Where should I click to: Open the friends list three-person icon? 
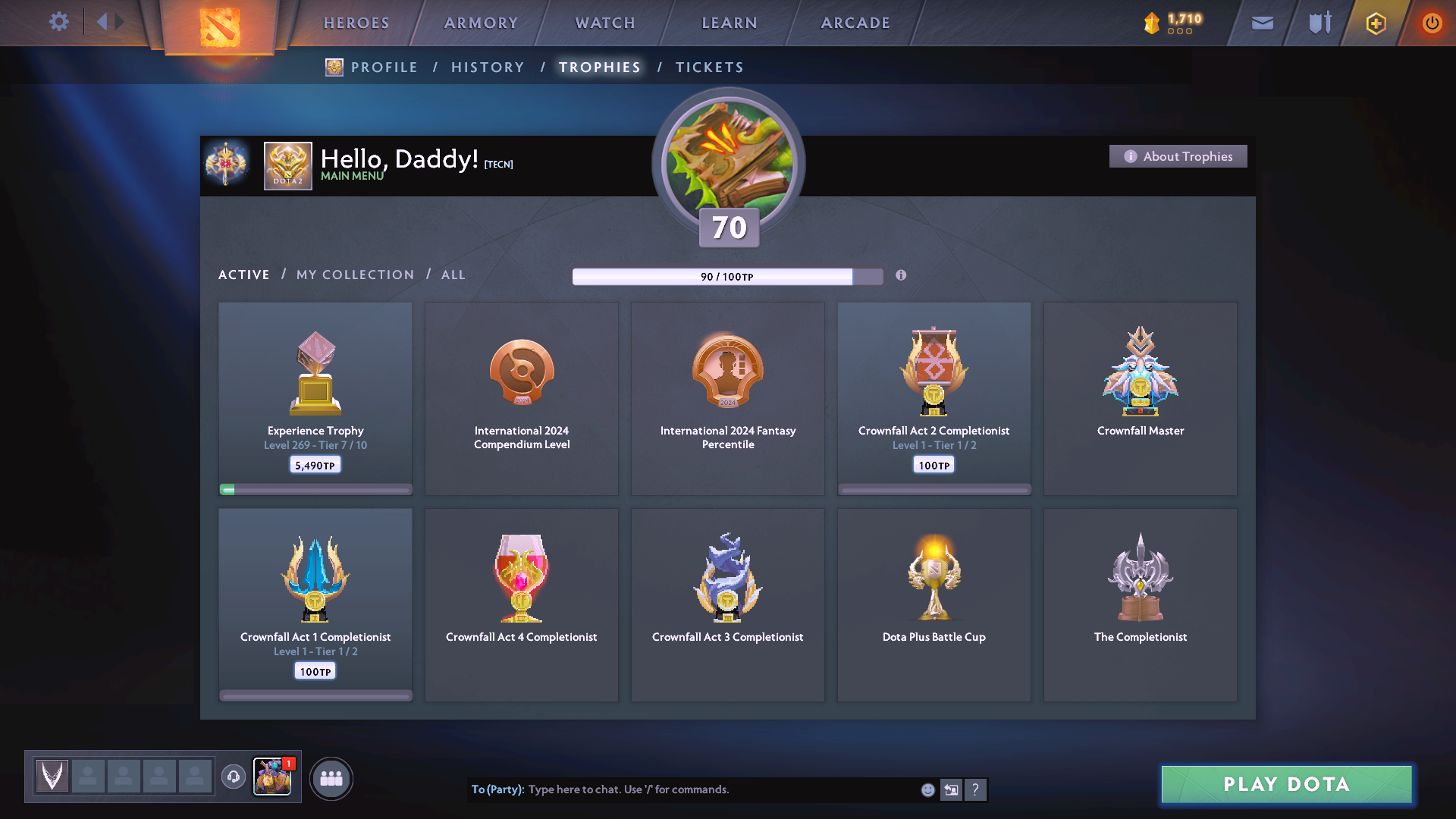(x=331, y=777)
